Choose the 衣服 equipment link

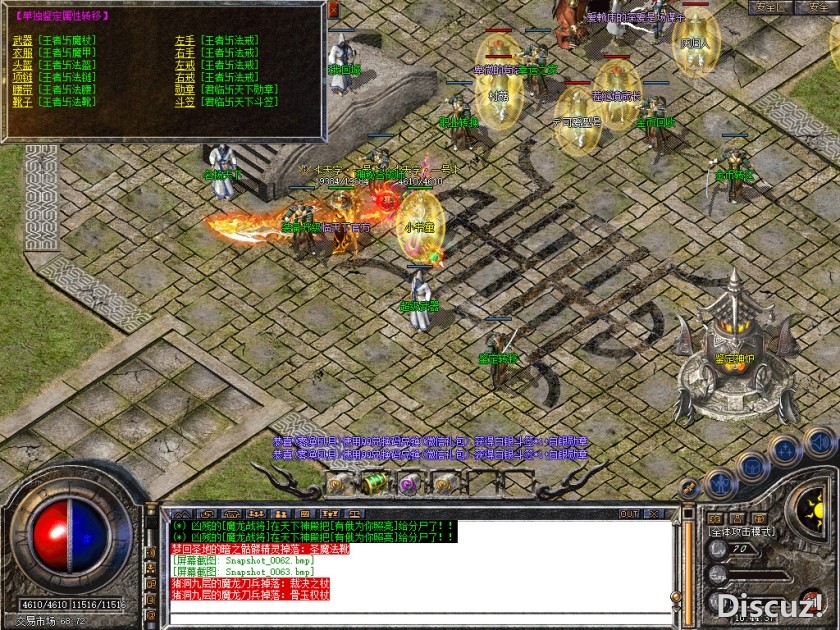pos(22,52)
